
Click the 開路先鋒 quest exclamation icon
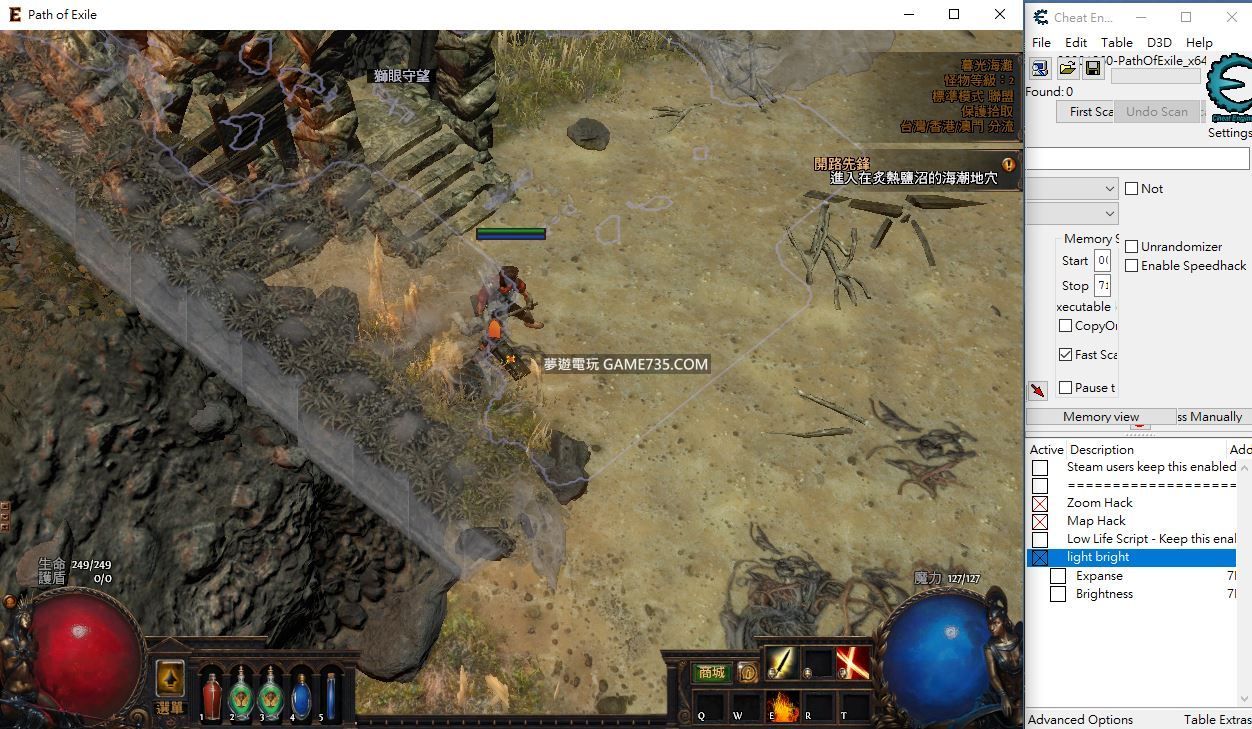(1008, 165)
